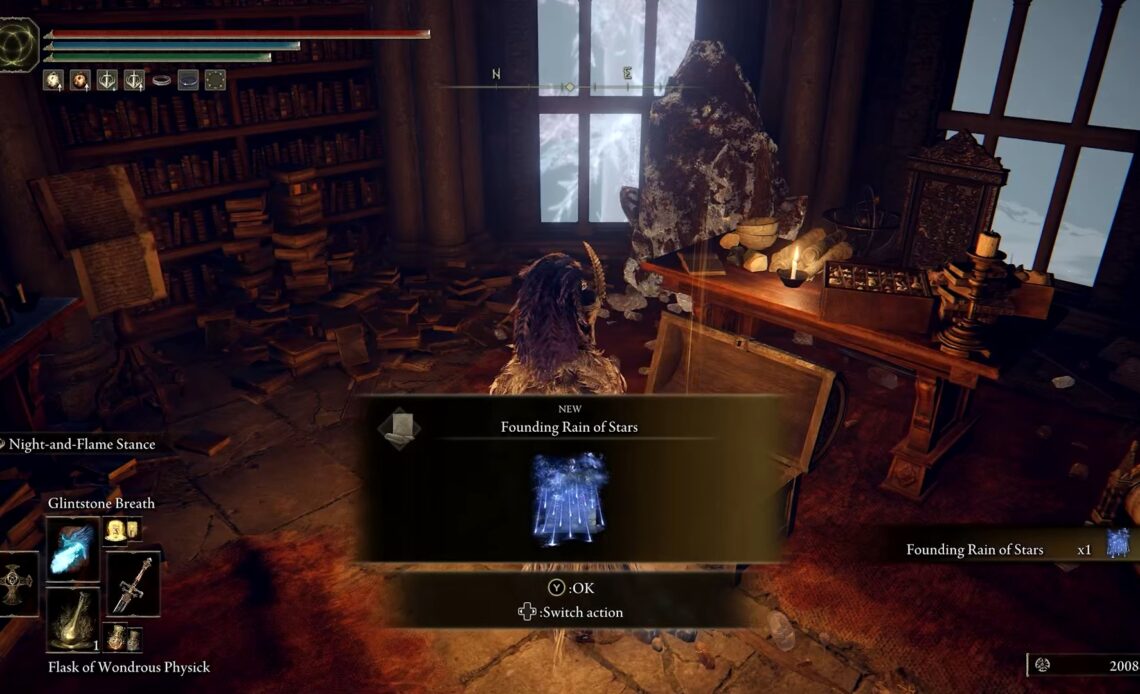Screen dimensions: 1140x694
Task: Click the Great Rune emblem beside the health bar
Action: 19,44
